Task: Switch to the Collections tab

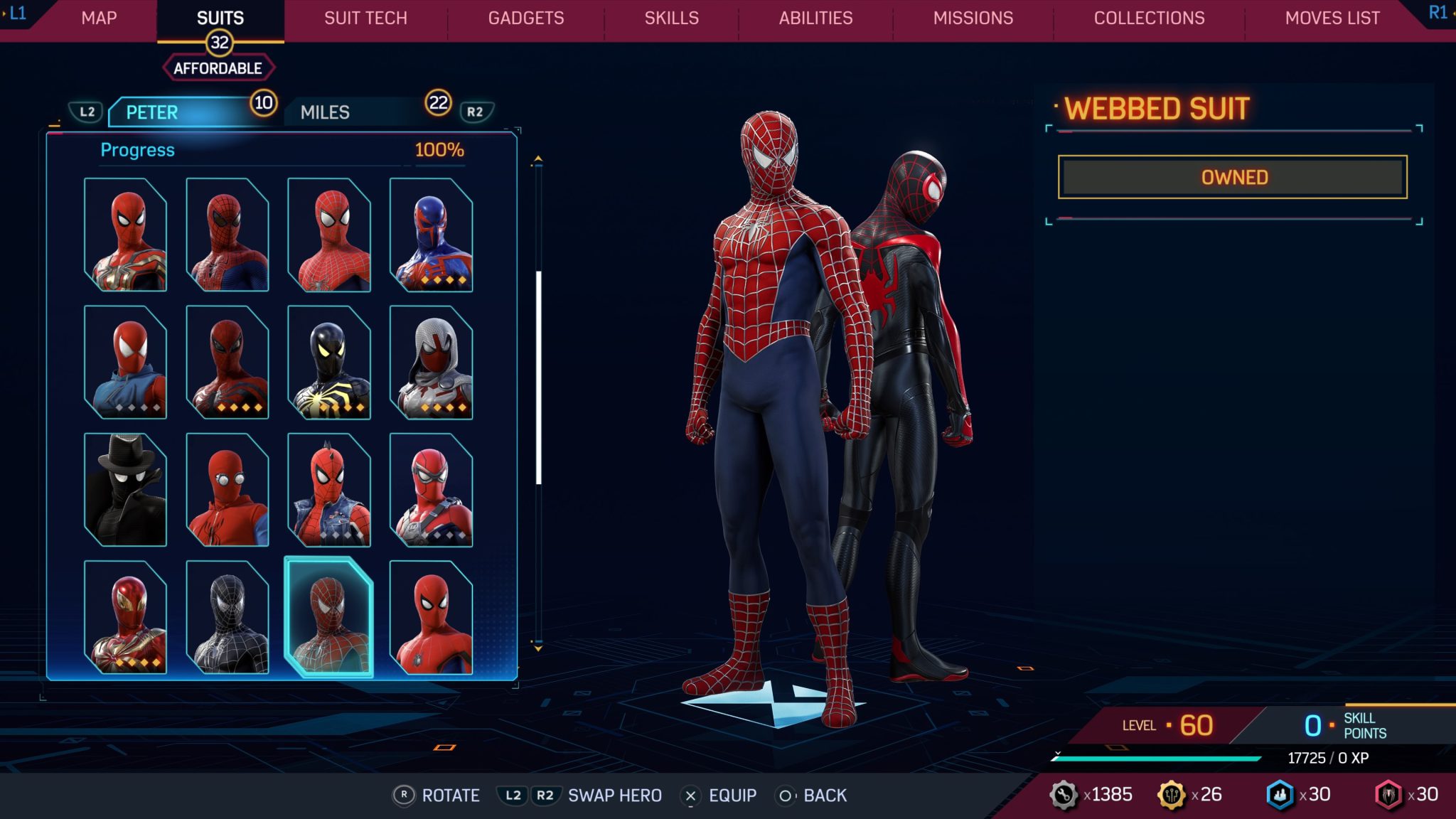Action: (x=1149, y=18)
